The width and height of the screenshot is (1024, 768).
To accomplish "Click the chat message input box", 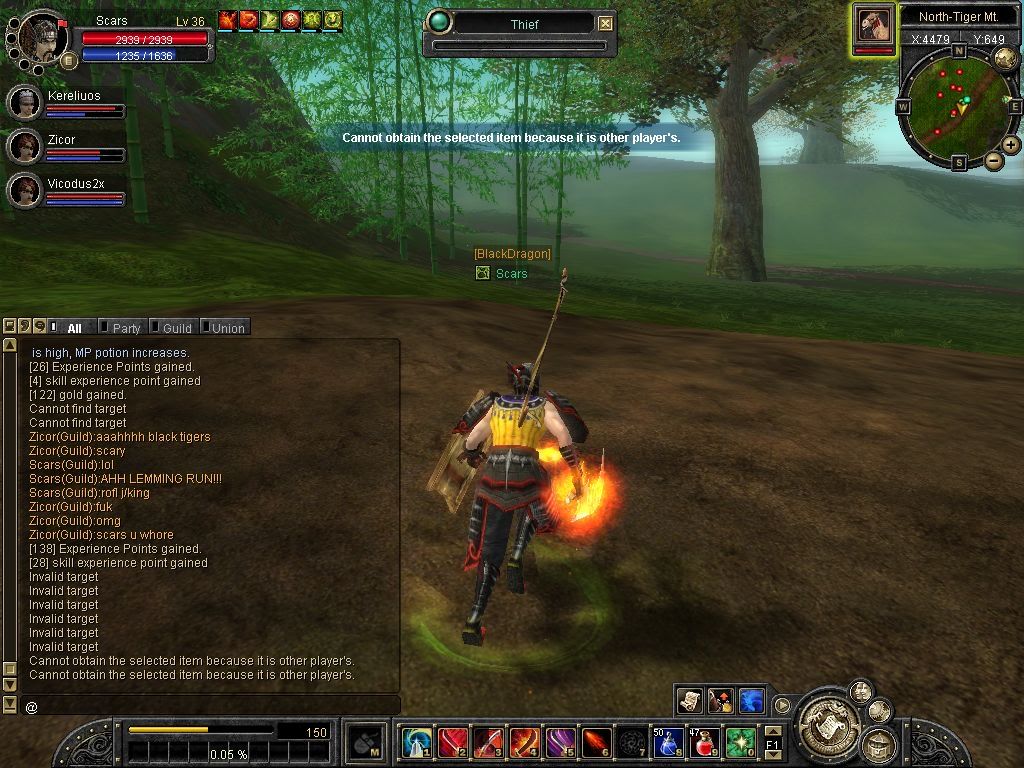I will [210, 706].
